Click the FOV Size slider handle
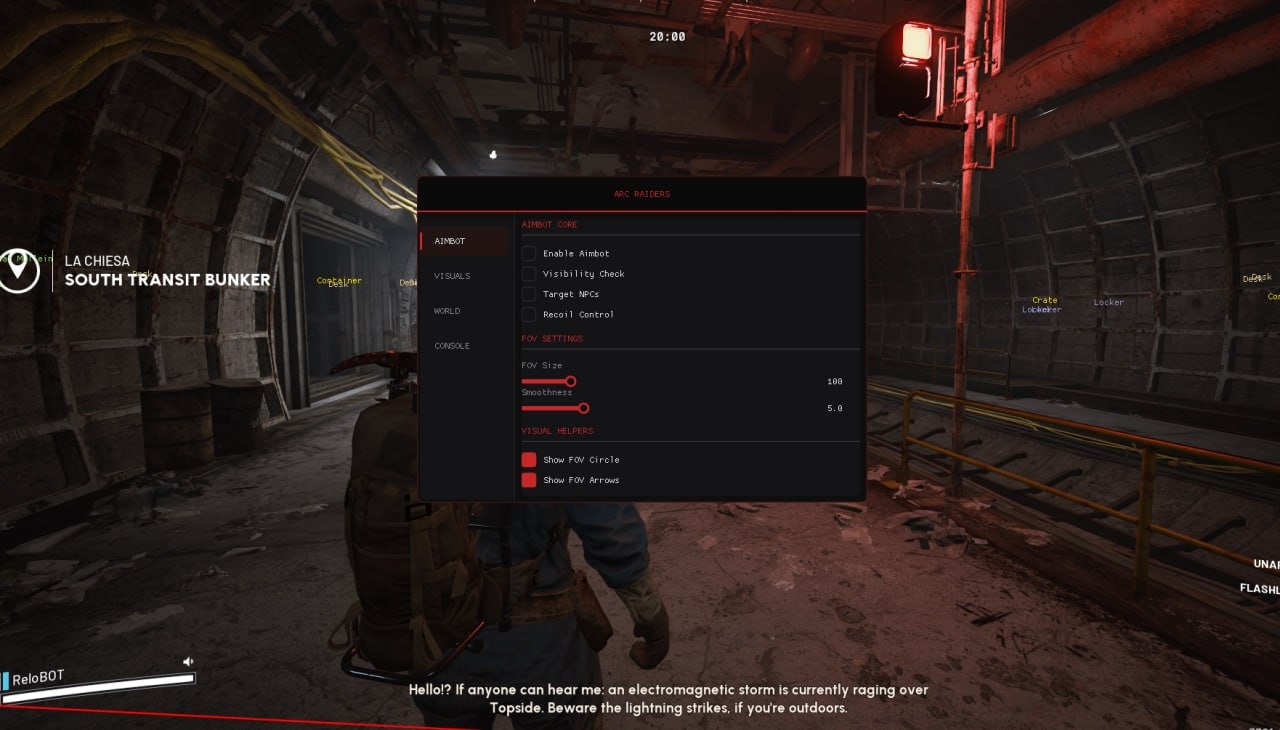Image resolution: width=1280 pixels, height=730 pixels. [571, 381]
